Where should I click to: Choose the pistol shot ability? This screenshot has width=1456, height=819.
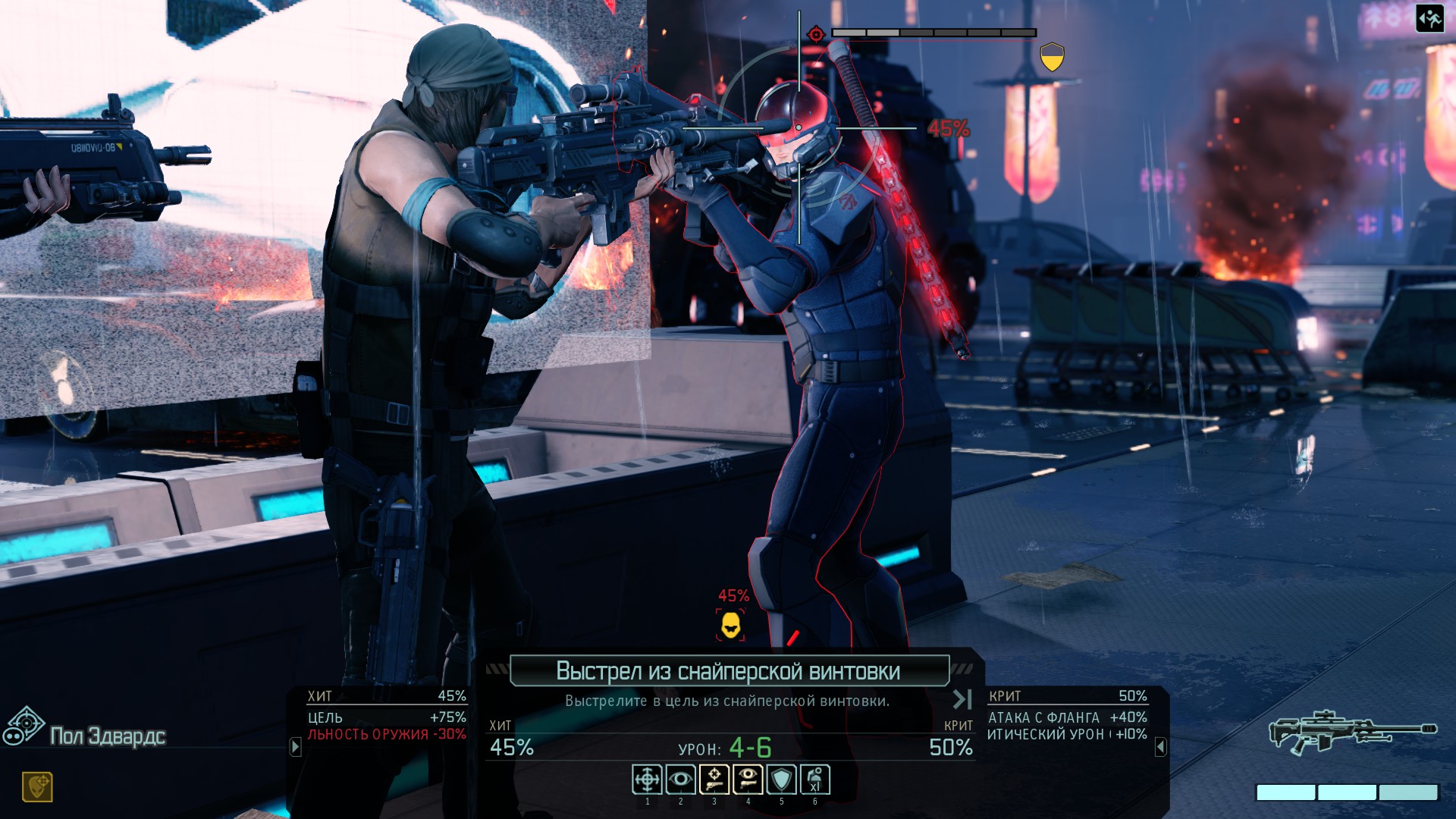(x=714, y=780)
